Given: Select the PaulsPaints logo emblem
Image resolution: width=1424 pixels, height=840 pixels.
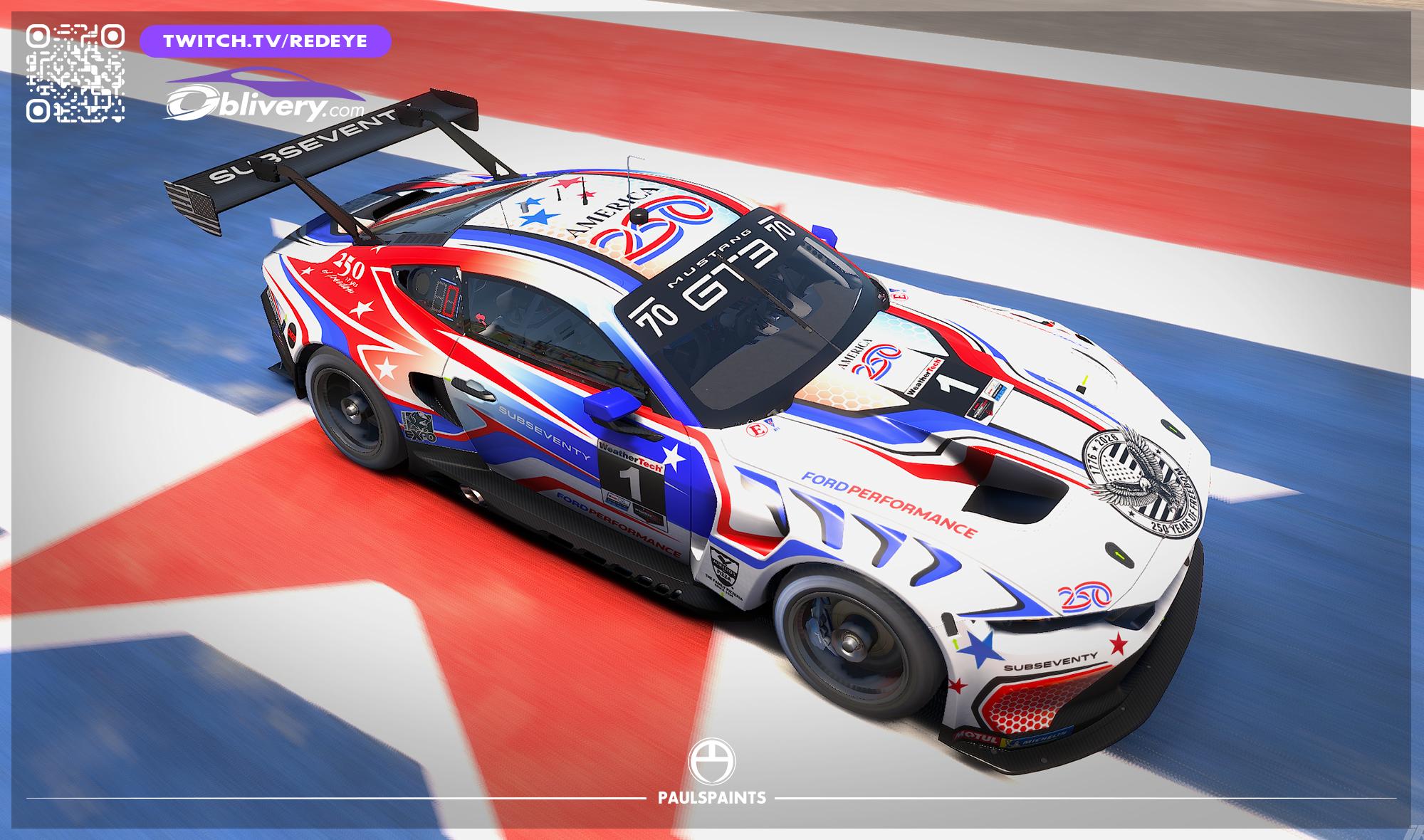Looking at the screenshot, I should (x=711, y=761).
